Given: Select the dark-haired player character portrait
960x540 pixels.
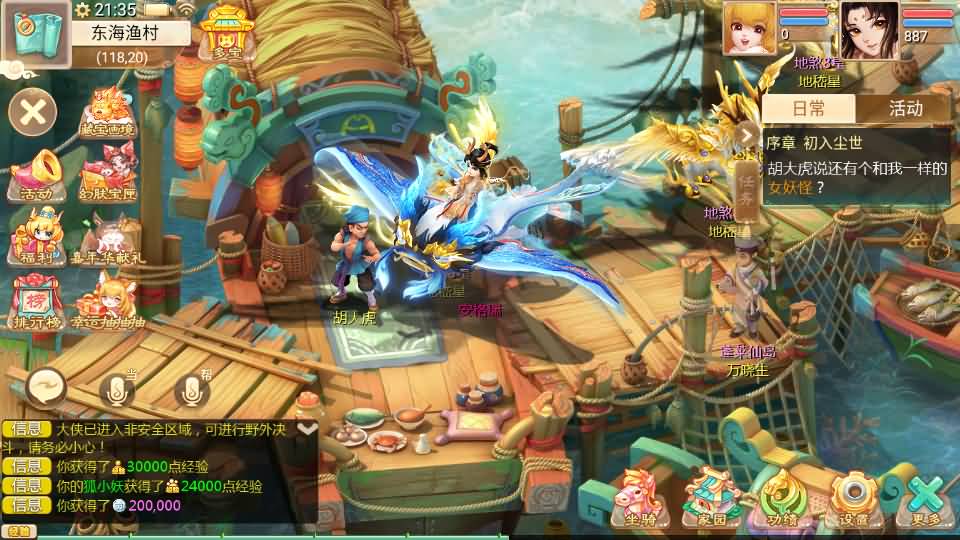Looking at the screenshot, I should [x=868, y=29].
